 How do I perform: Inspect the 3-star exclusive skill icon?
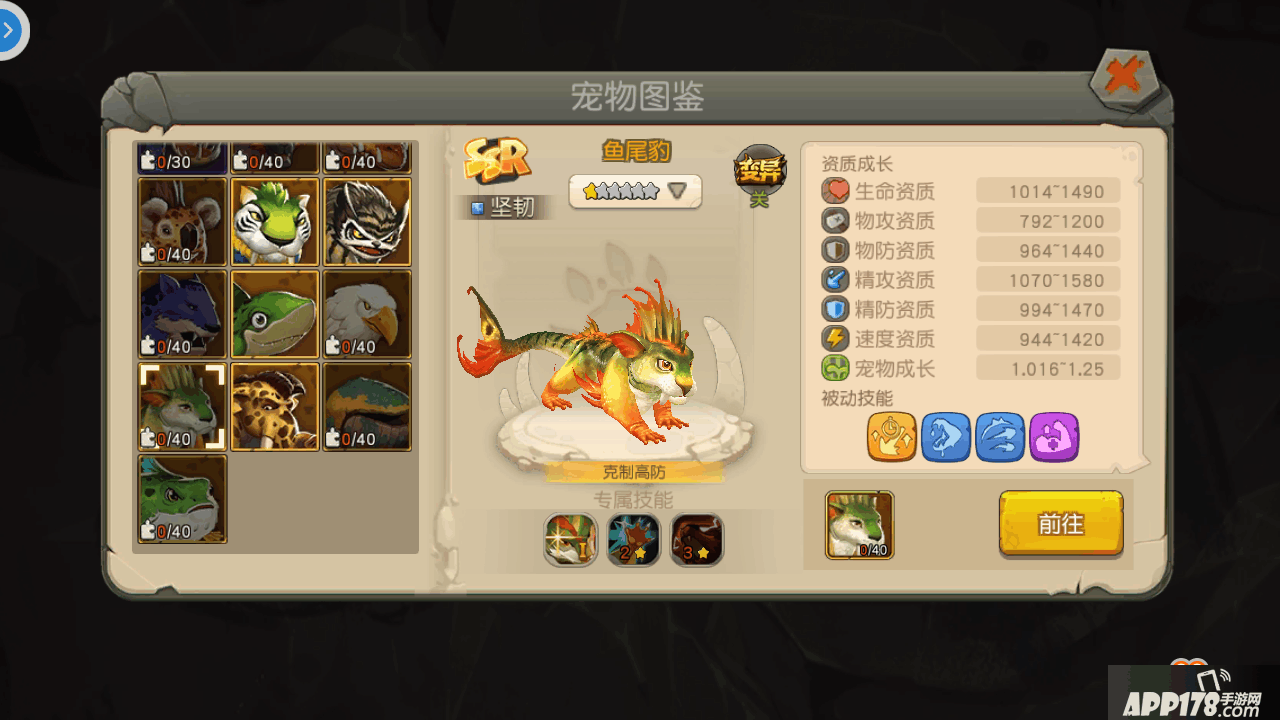[697, 540]
